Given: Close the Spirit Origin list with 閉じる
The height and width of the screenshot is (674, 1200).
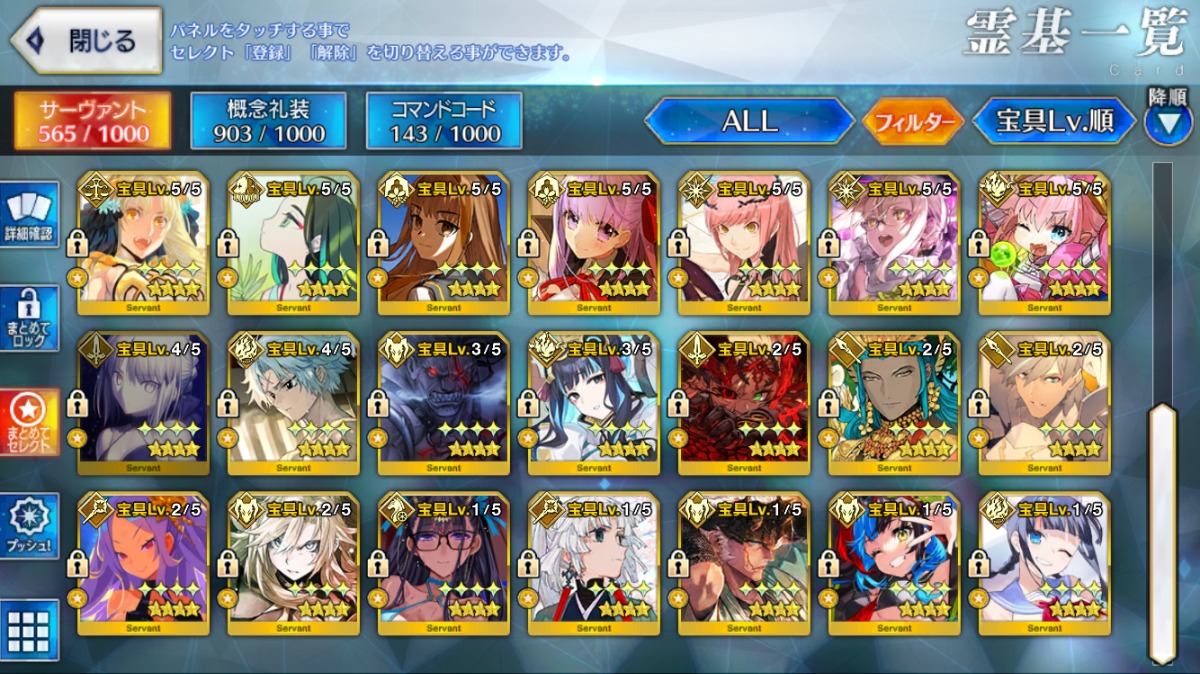Looking at the screenshot, I should click(x=86, y=40).
